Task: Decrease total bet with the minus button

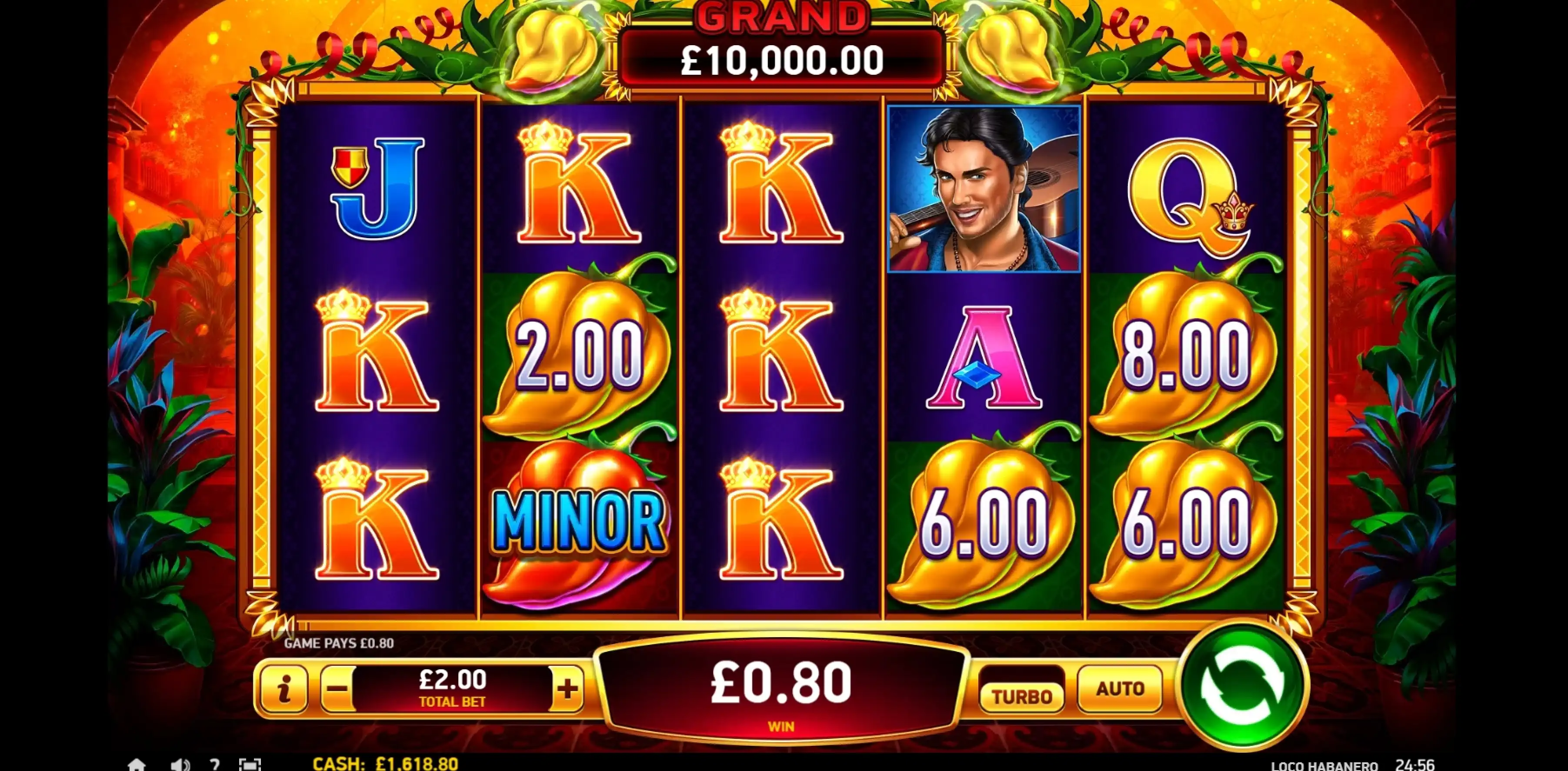Action: 338,689
